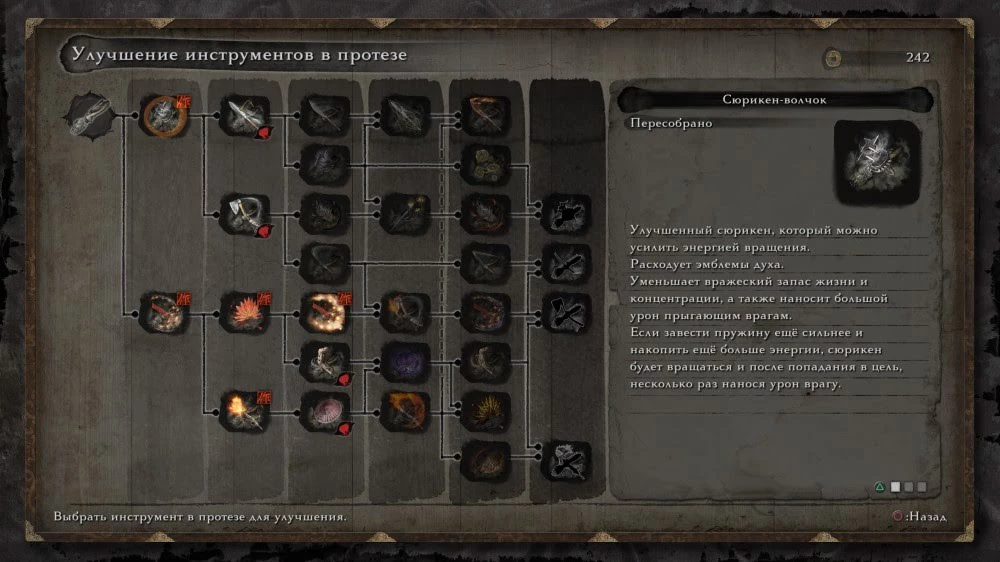Choose the spinning shuriken with orange ring

(x=164, y=116)
